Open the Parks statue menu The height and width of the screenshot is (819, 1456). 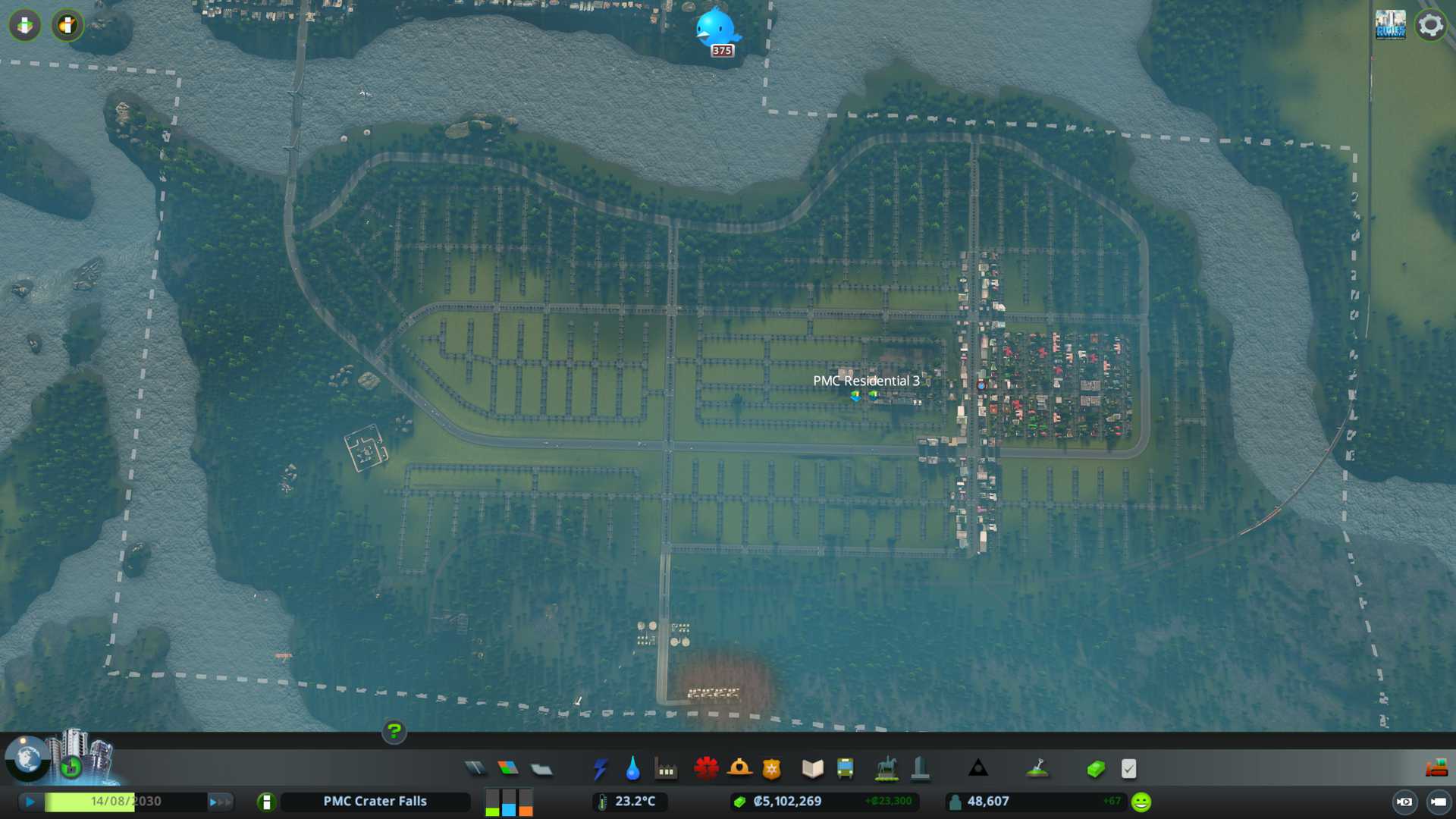point(886,769)
